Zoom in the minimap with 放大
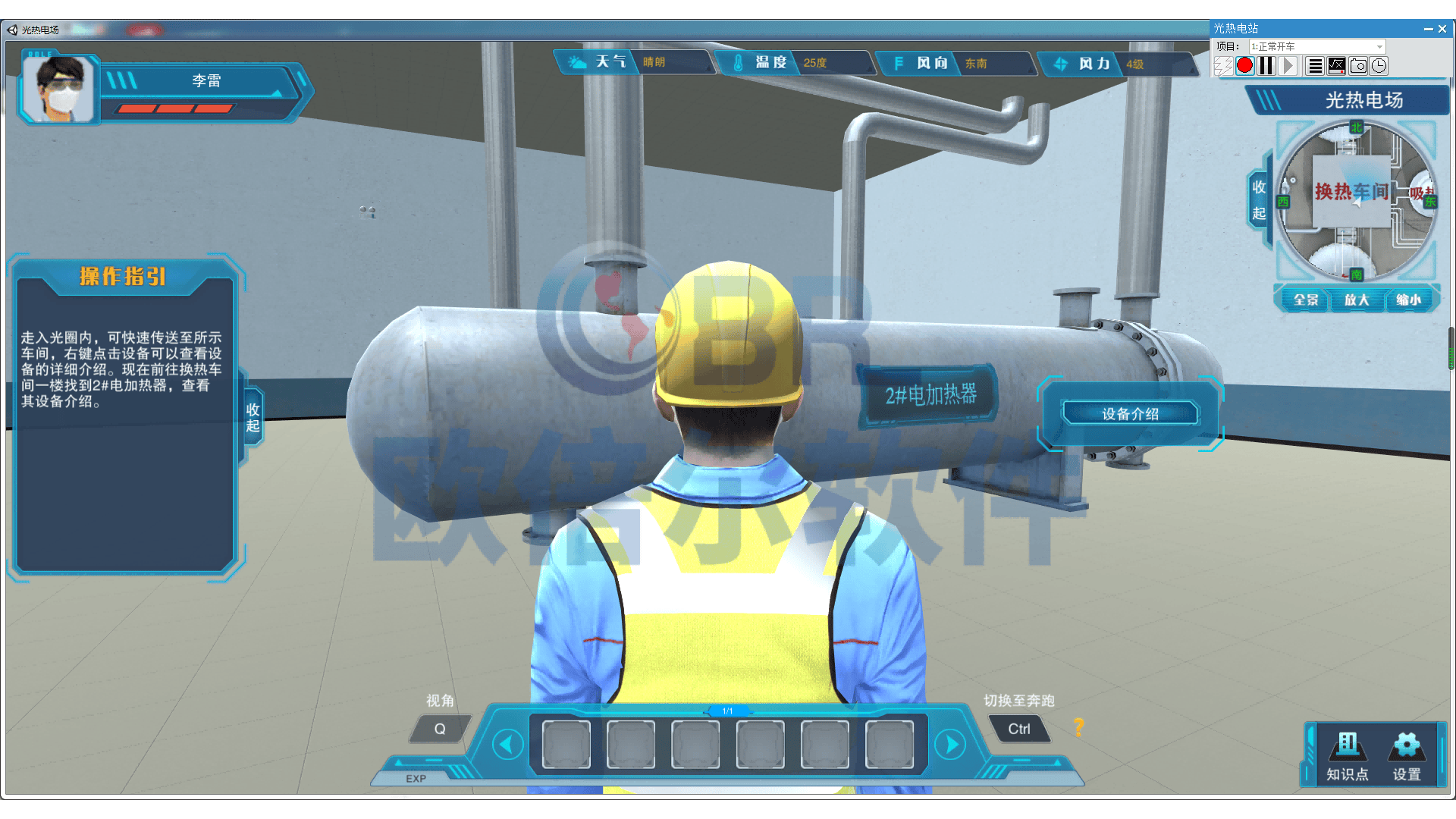This screenshot has height=819, width=1456. (x=1357, y=300)
